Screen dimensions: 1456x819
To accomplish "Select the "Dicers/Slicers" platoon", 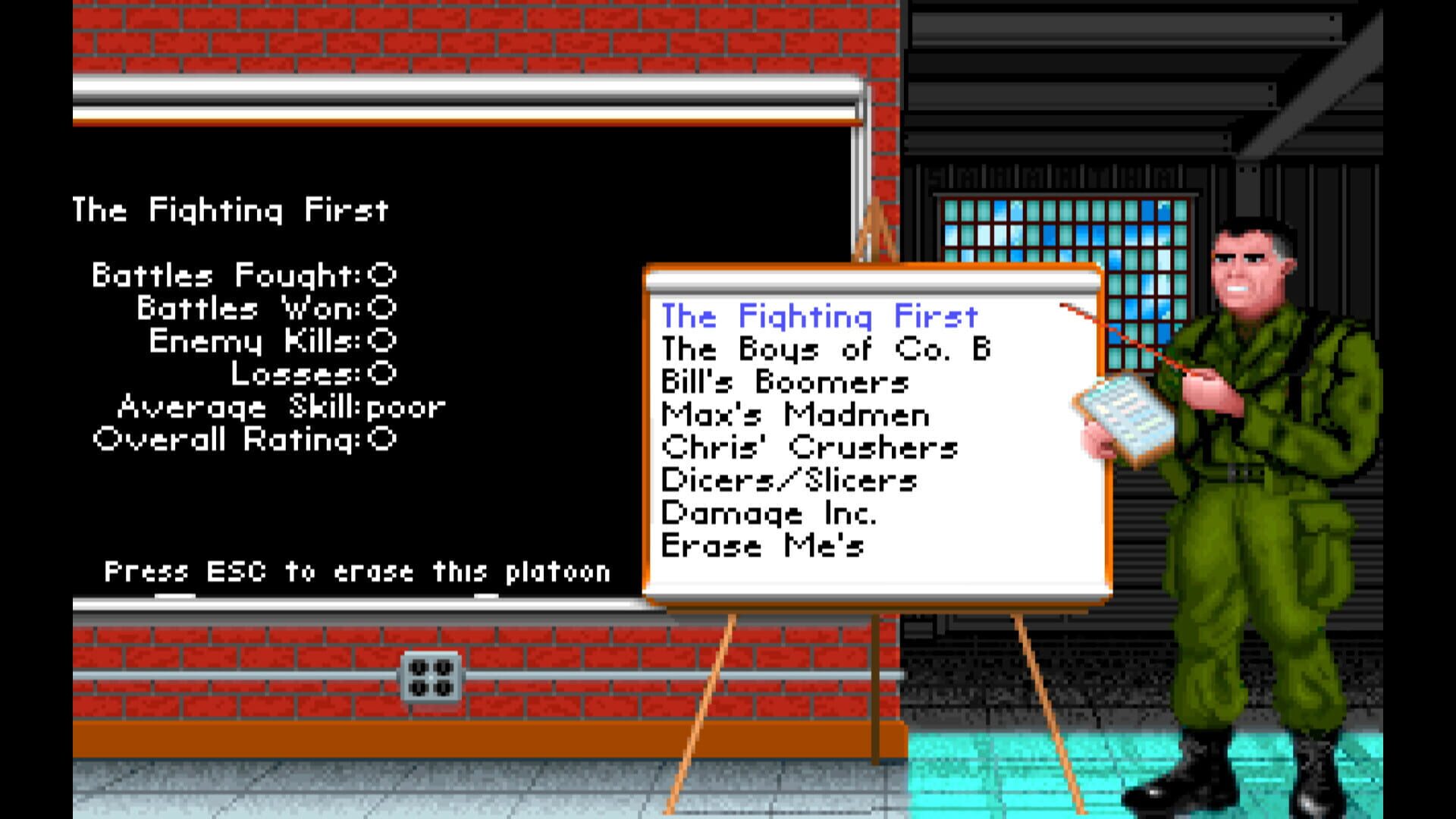I will [x=789, y=481].
